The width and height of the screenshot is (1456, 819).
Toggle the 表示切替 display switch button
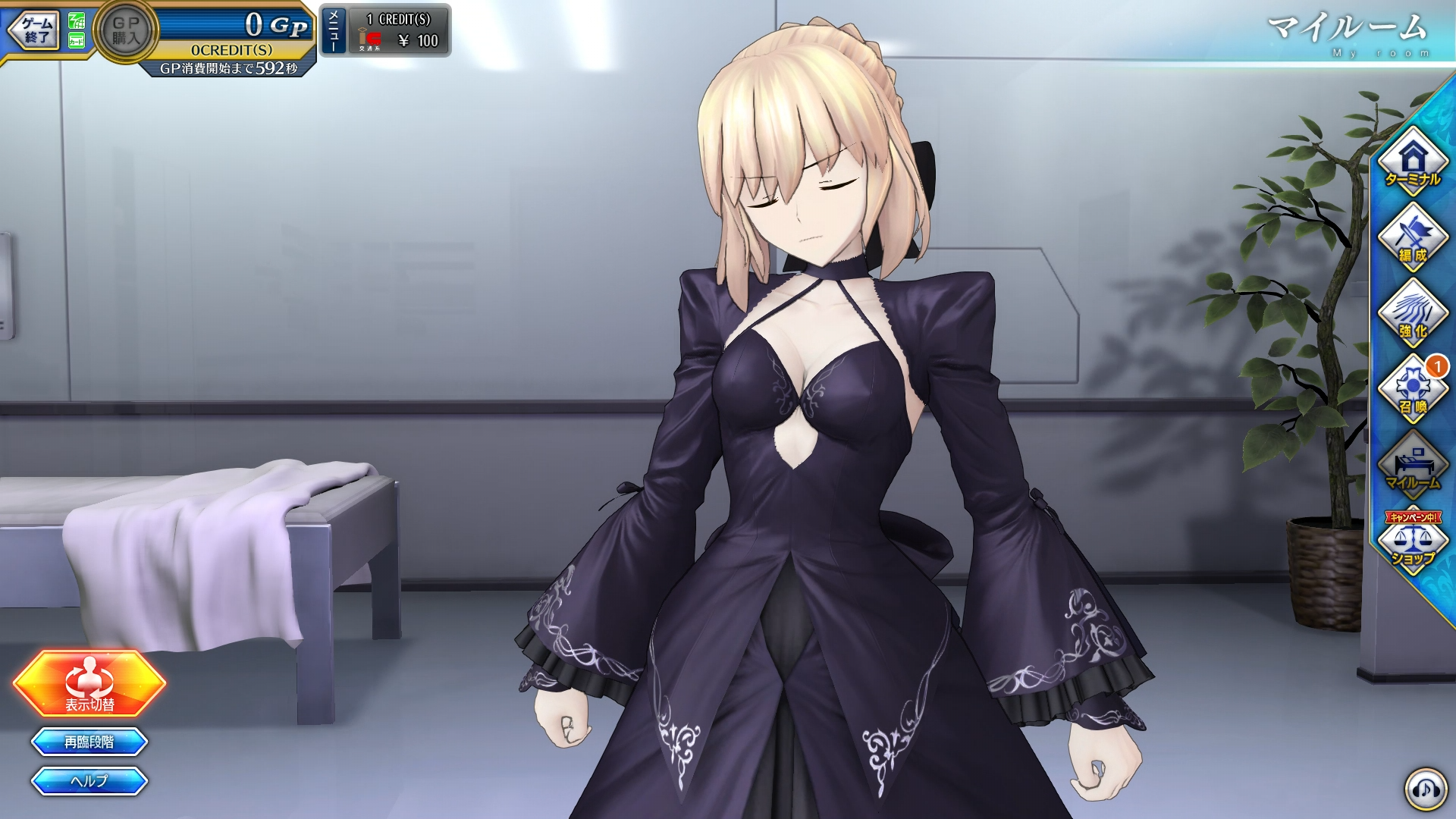[x=89, y=683]
